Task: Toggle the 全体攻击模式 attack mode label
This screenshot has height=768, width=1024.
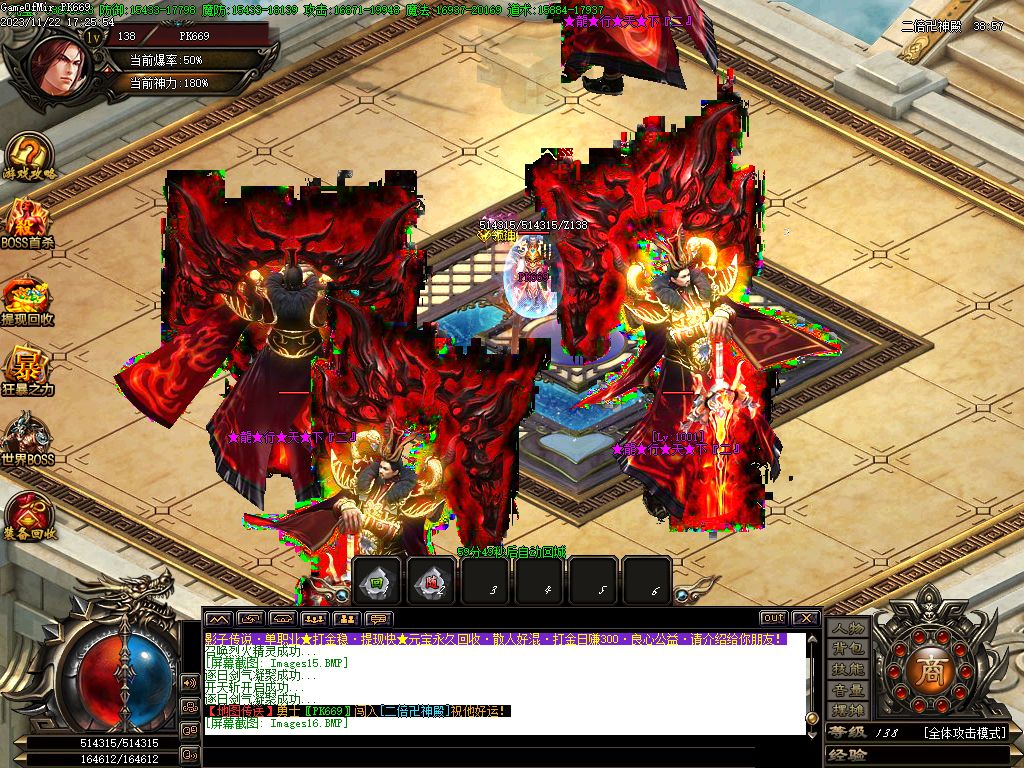Action: [x=964, y=733]
